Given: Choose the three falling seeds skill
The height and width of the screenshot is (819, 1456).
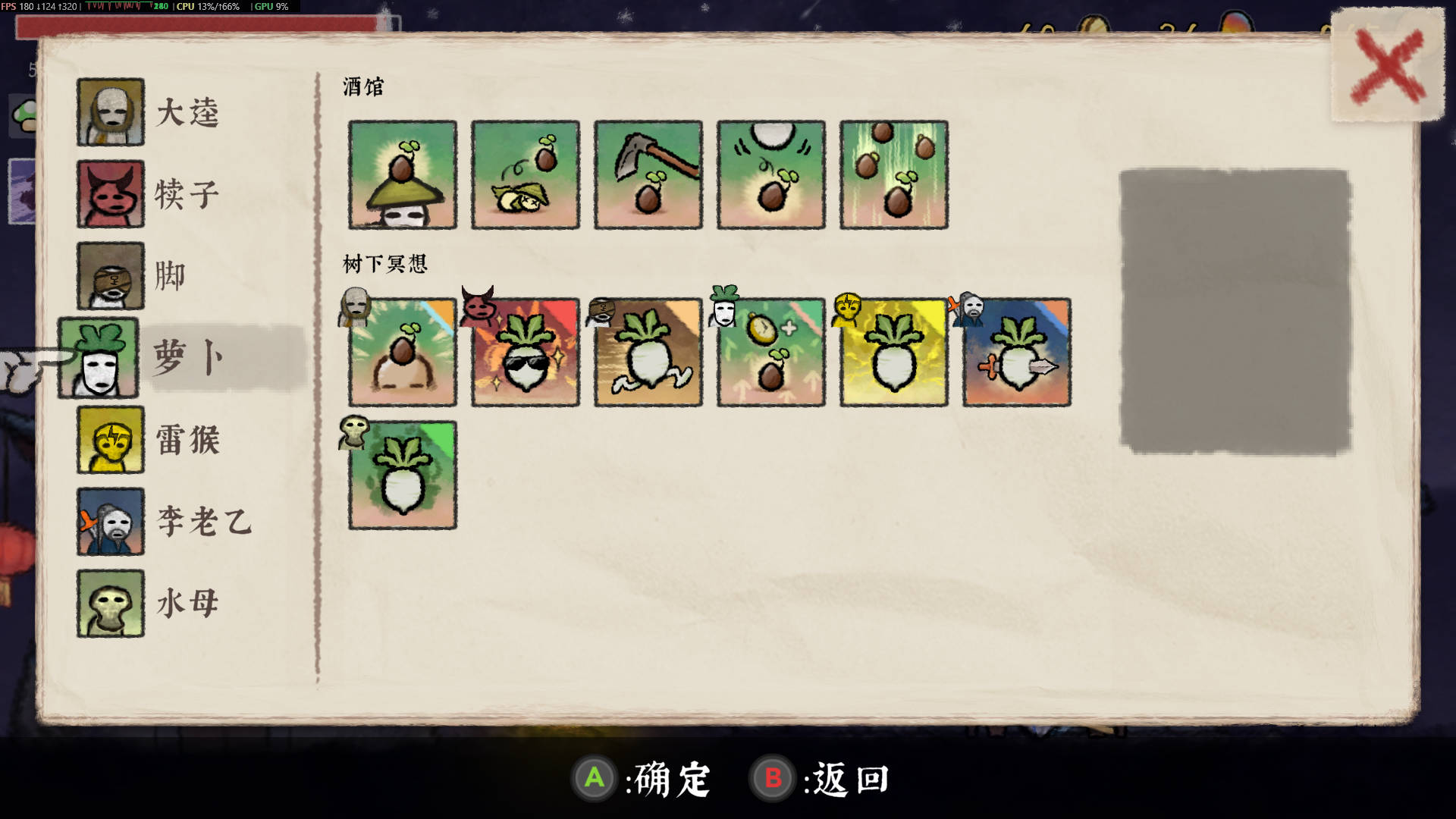Looking at the screenshot, I should tap(894, 174).
